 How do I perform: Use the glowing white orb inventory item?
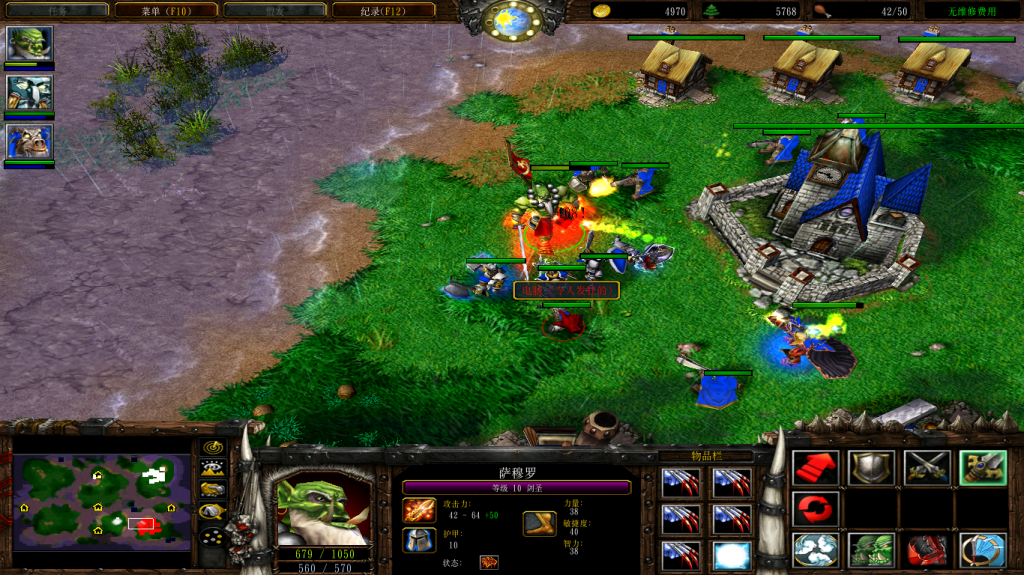pyautogui.click(x=731, y=554)
